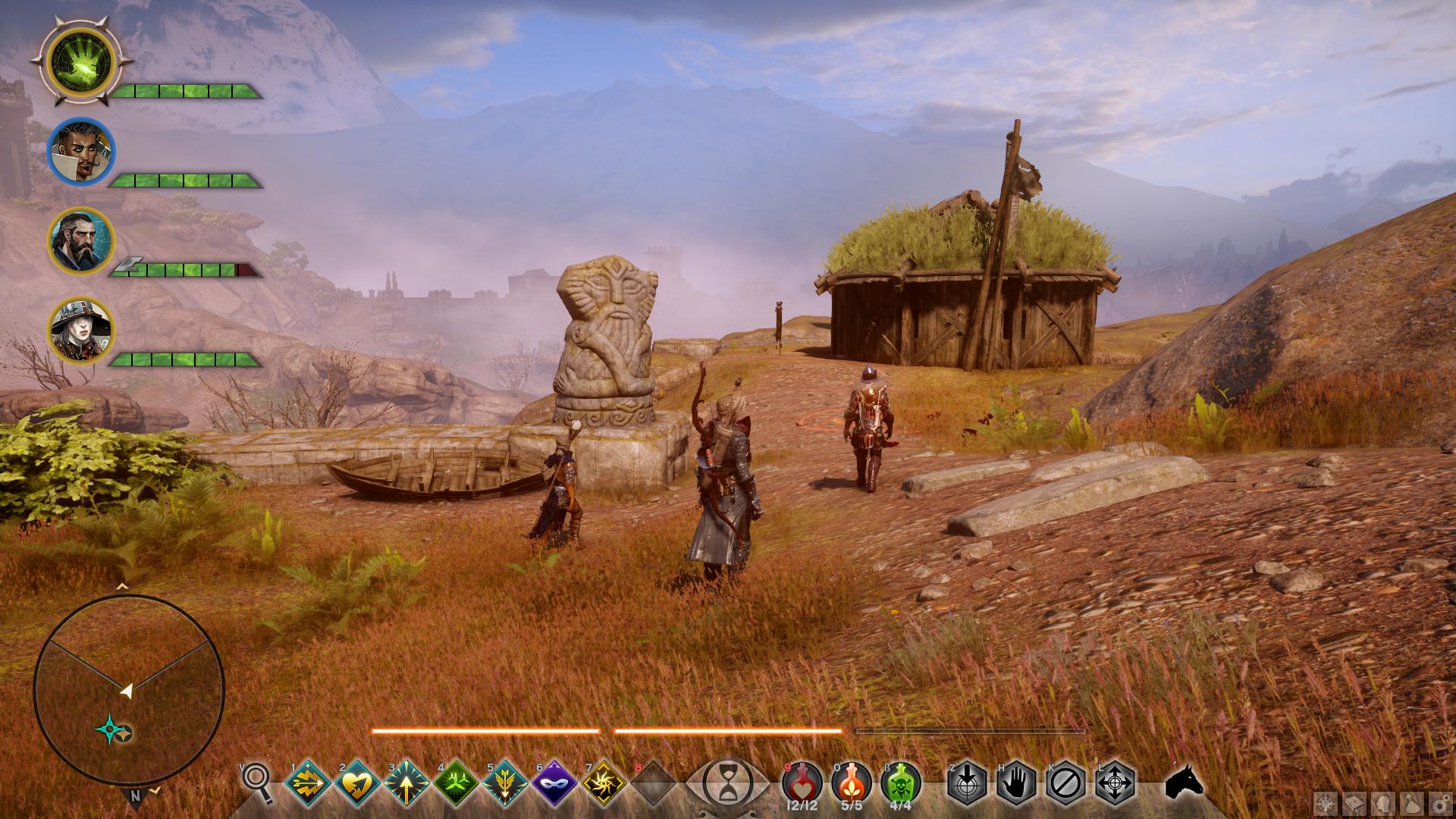This screenshot has width=1456, height=819.
Task: Open the circular minimap
Action: [x=129, y=690]
